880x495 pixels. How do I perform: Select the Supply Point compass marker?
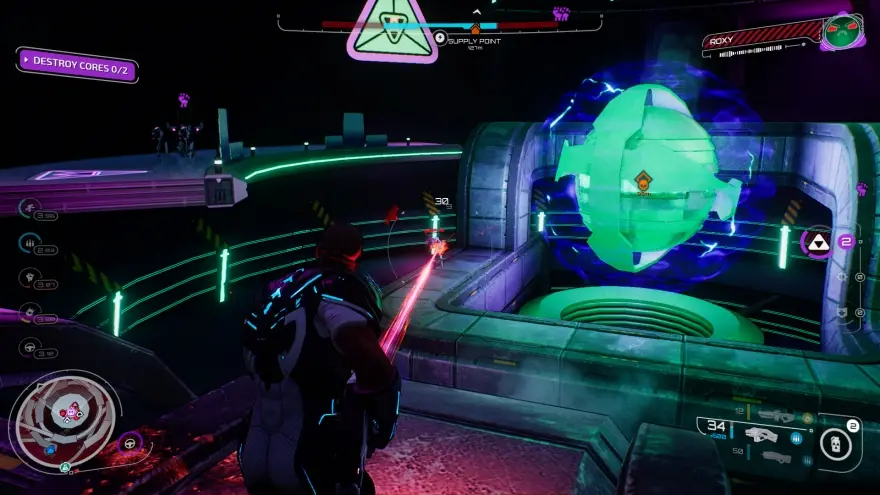pyautogui.click(x=440, y=39)
